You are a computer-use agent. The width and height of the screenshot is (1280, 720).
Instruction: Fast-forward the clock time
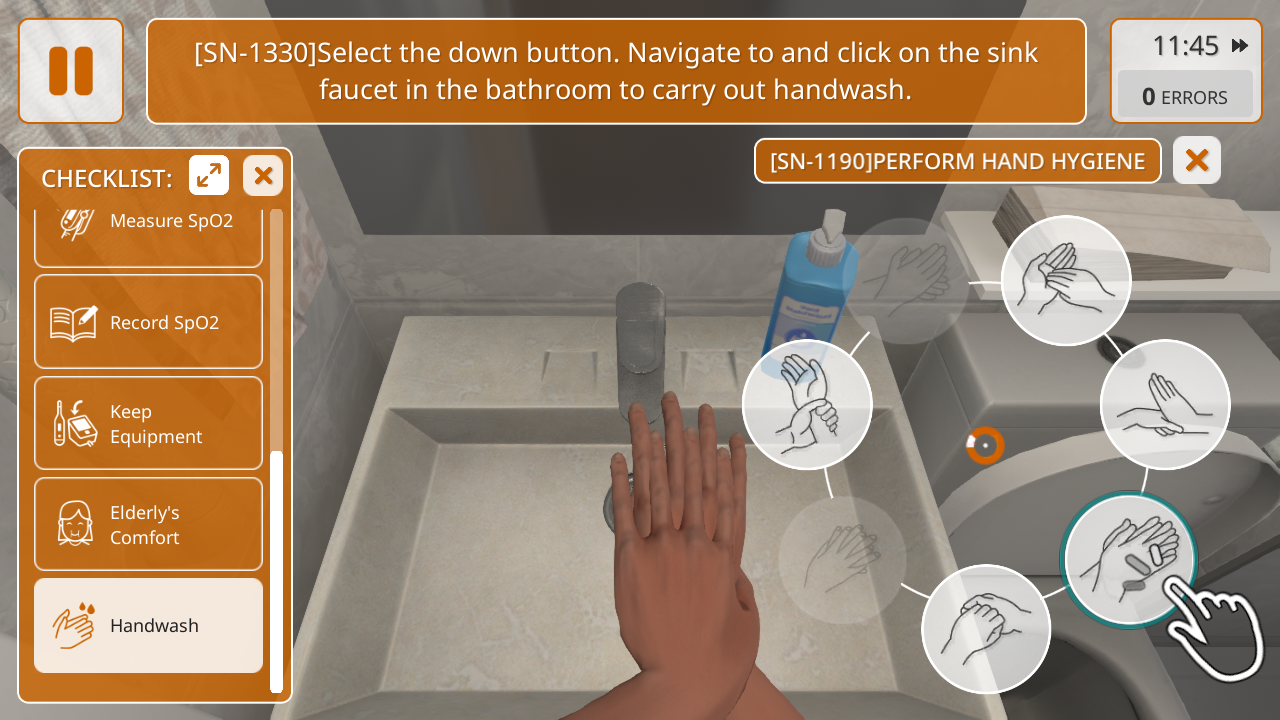[1240, 46]
